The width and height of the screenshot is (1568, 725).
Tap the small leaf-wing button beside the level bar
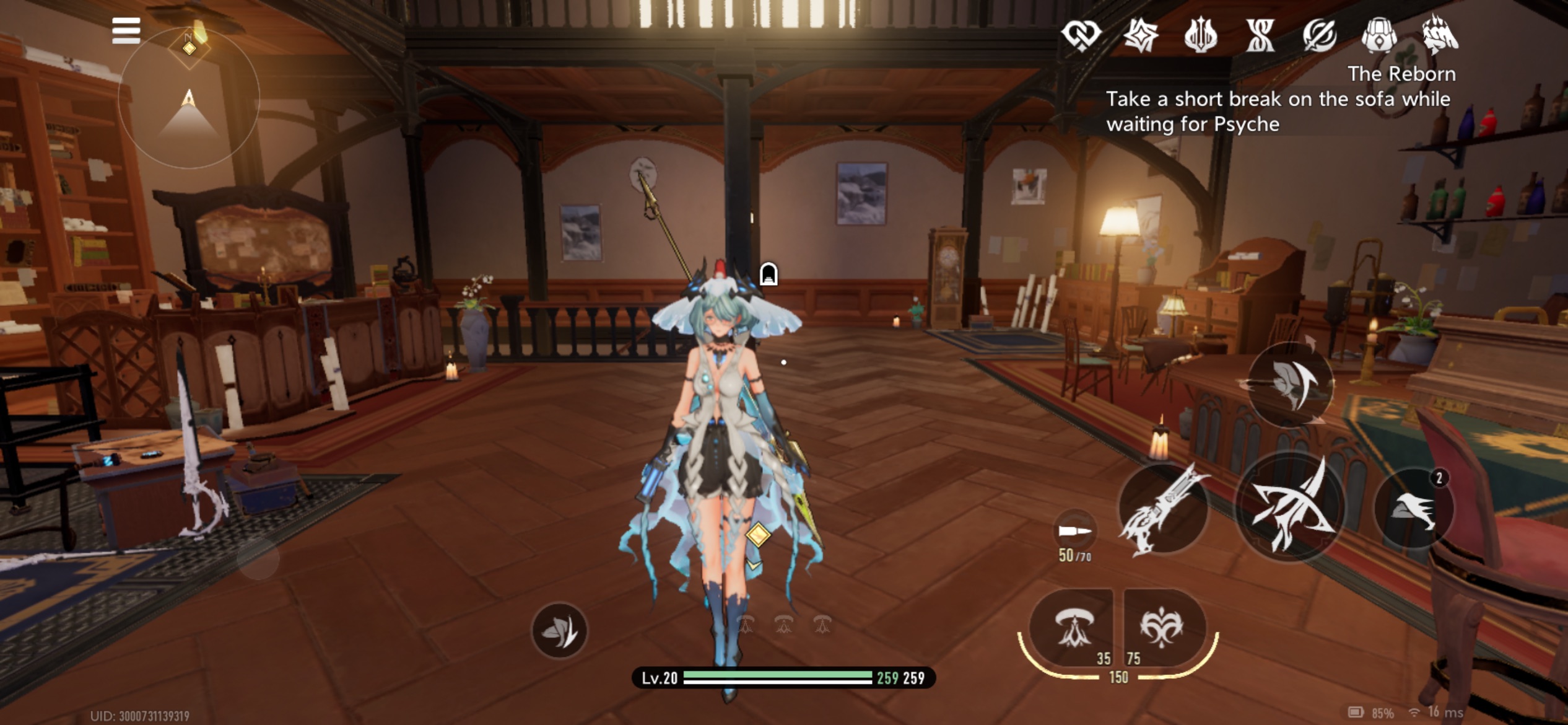pos(560,631)
